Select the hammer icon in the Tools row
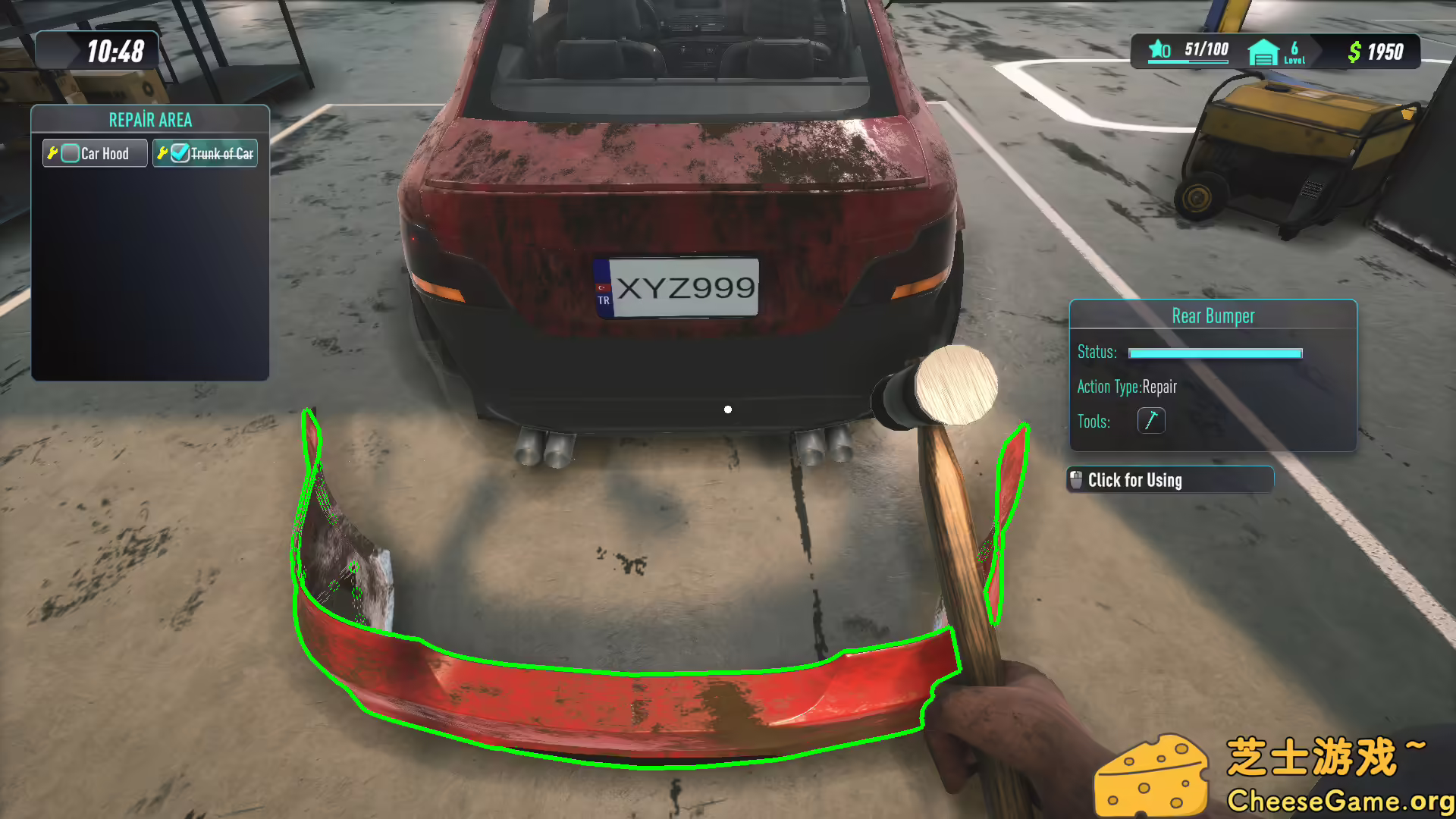The image size is (1456, 819). pyautogui.click(x=1151, y=420)
